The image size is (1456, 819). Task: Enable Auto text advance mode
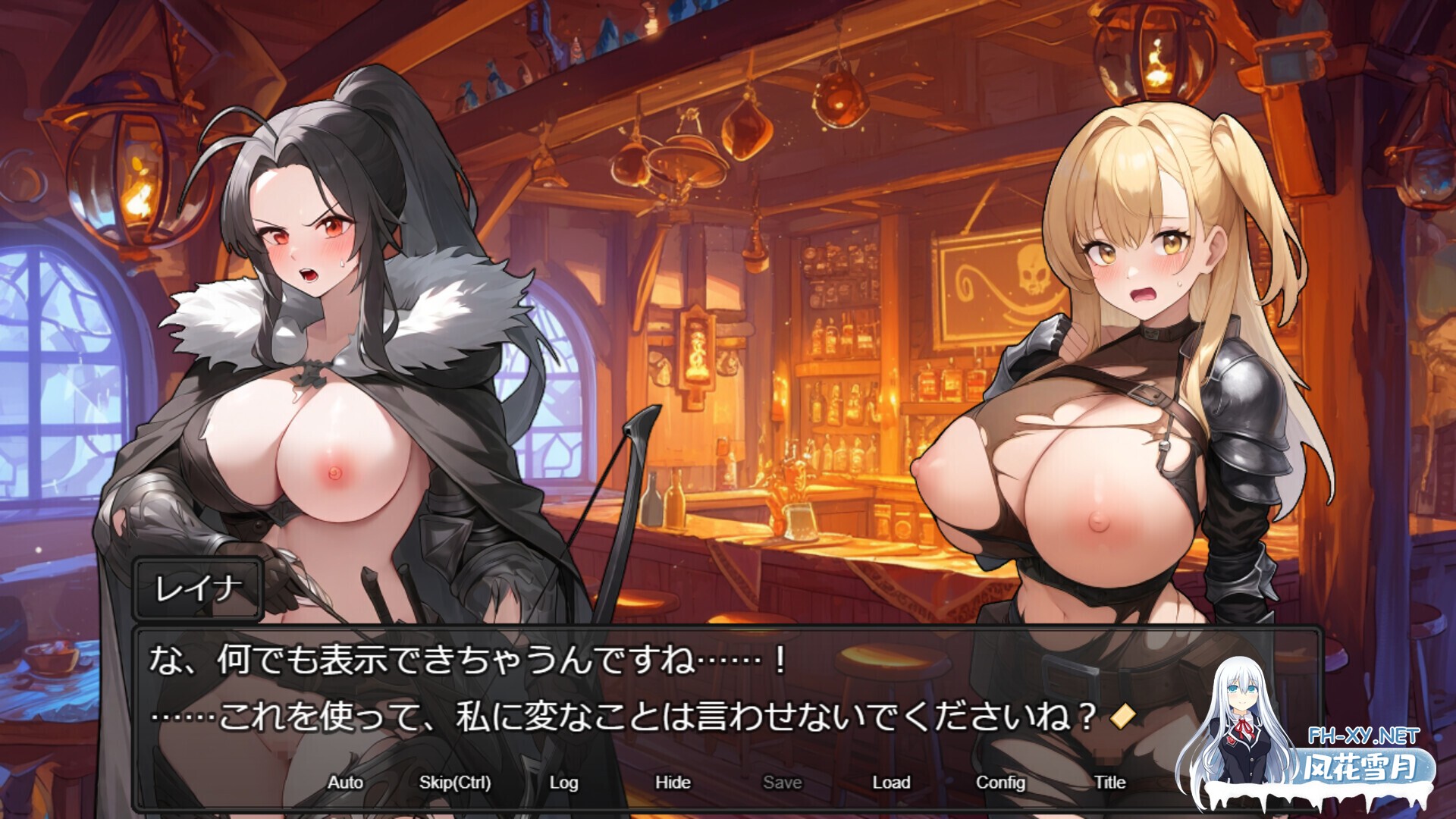coord(346,783)
